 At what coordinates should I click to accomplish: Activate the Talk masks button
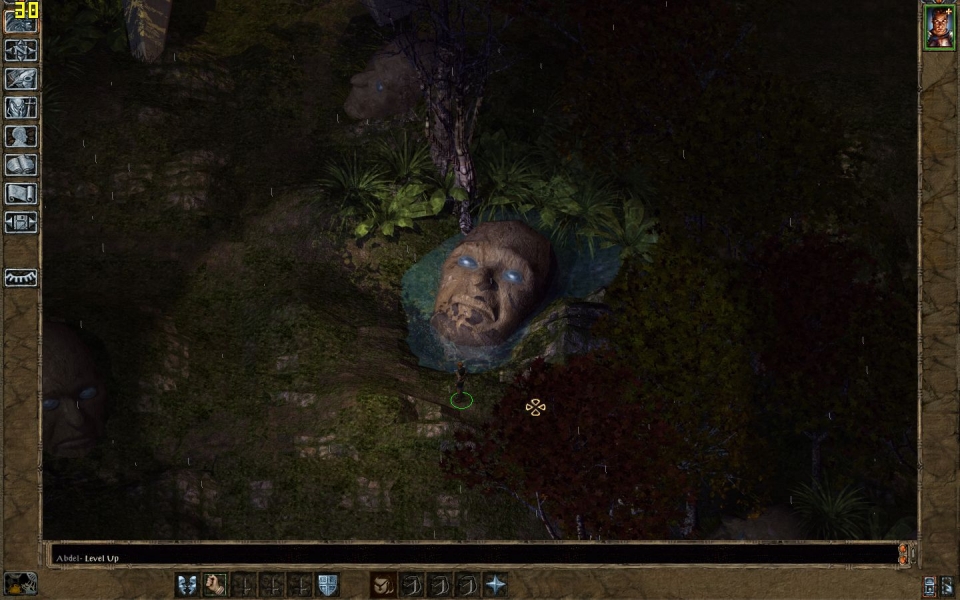(x=187, y=585)
